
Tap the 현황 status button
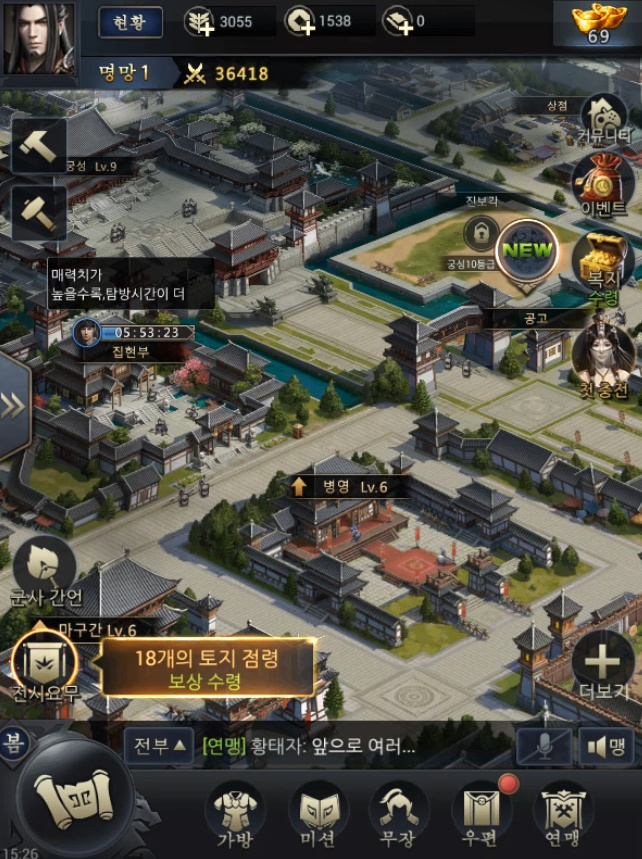coord(130,21)
